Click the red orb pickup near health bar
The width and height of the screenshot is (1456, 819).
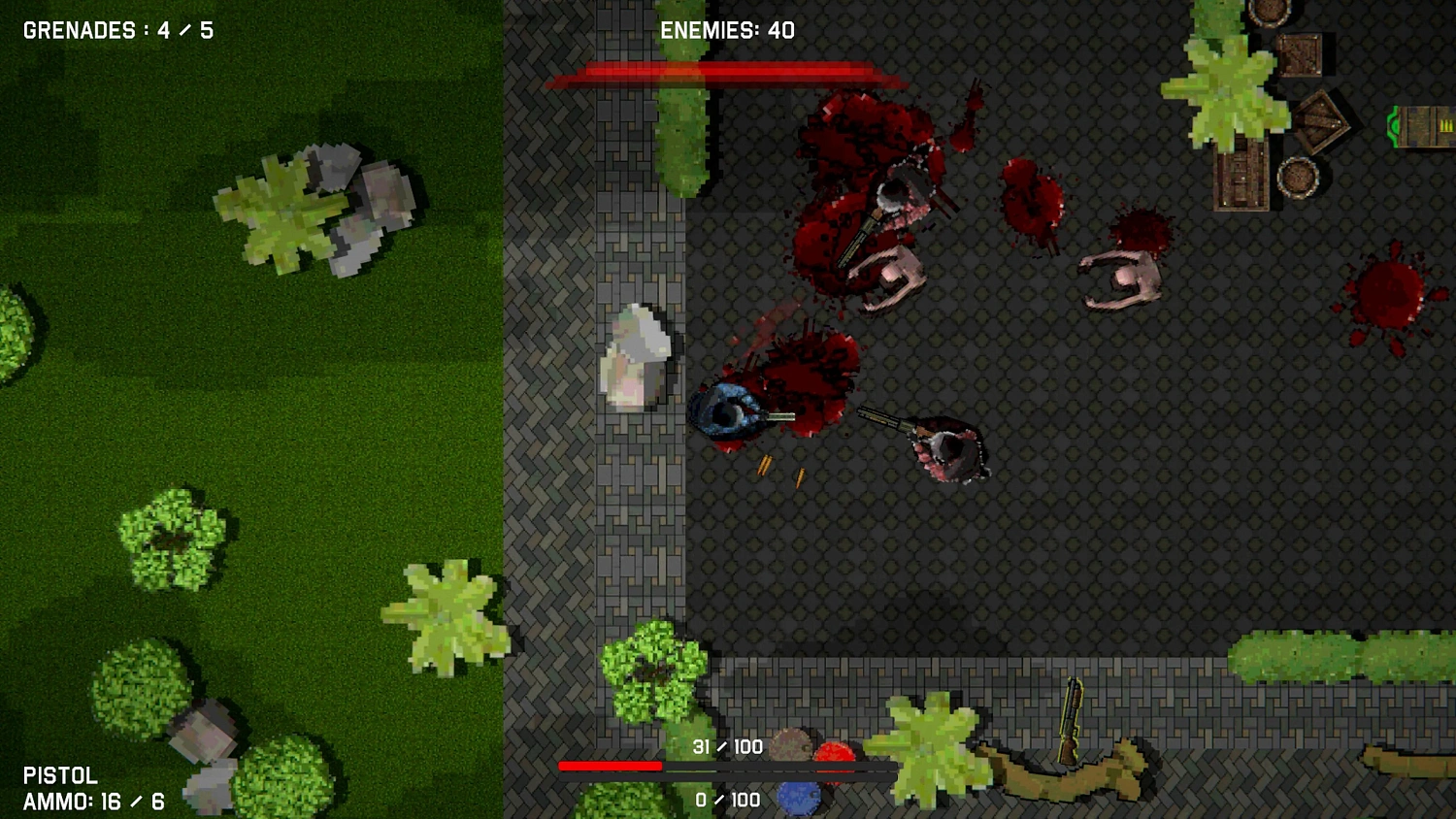point(837,752)
